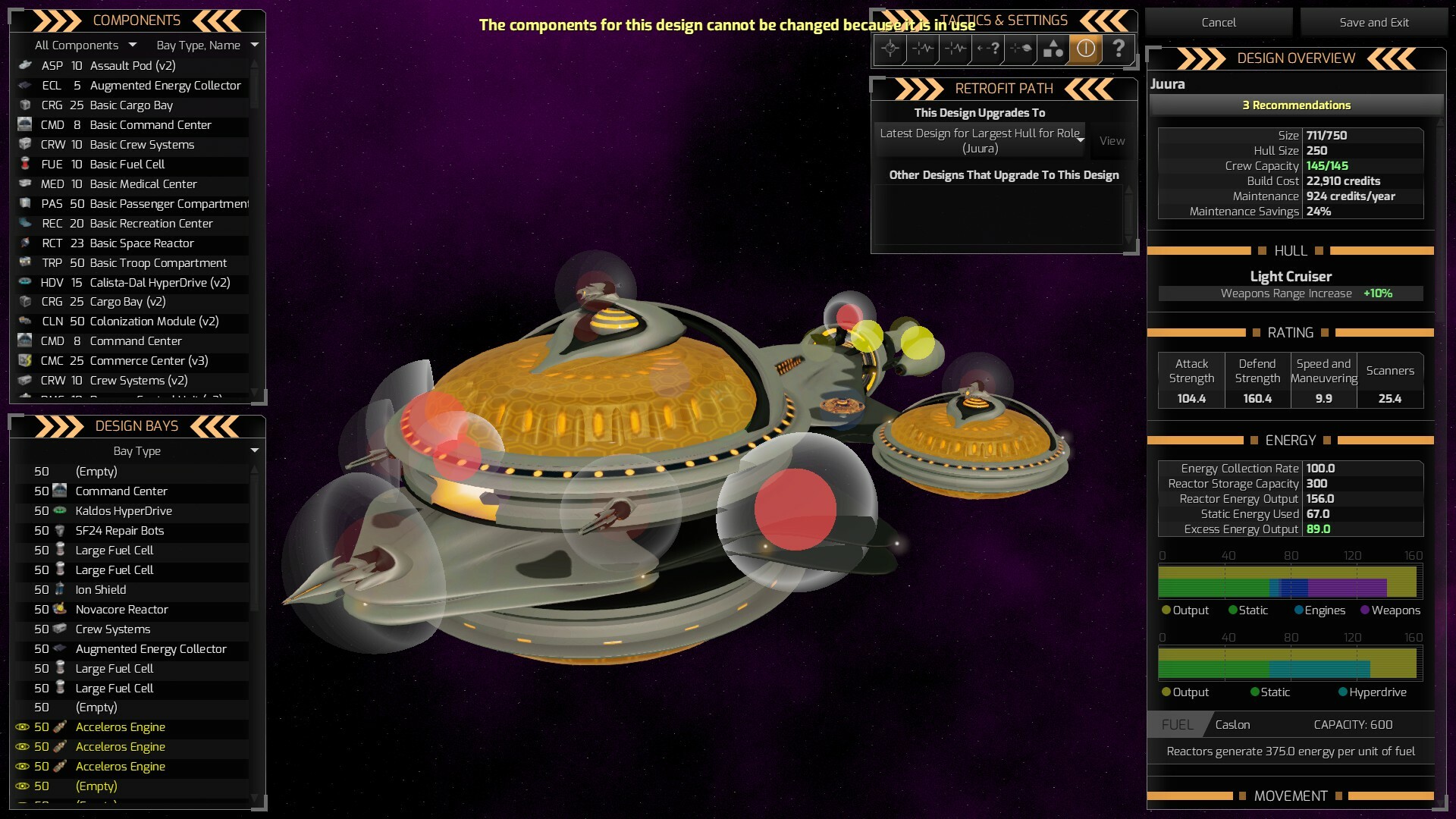This screenshot has height=819, width=1456.
Task: Click the Kaldos HyperDrive icon in Design Bays
Action: coord(61,511)
